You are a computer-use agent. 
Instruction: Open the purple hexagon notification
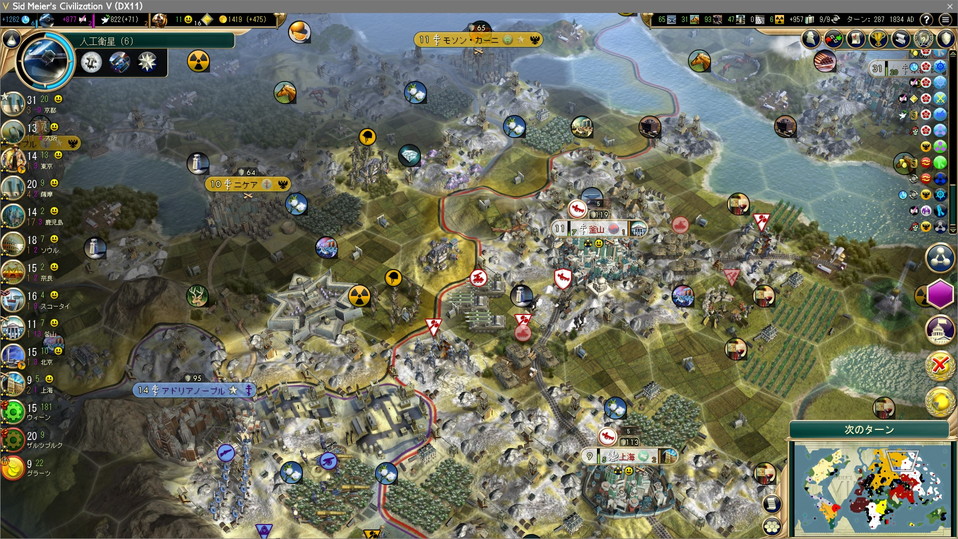tap(939, 294)
